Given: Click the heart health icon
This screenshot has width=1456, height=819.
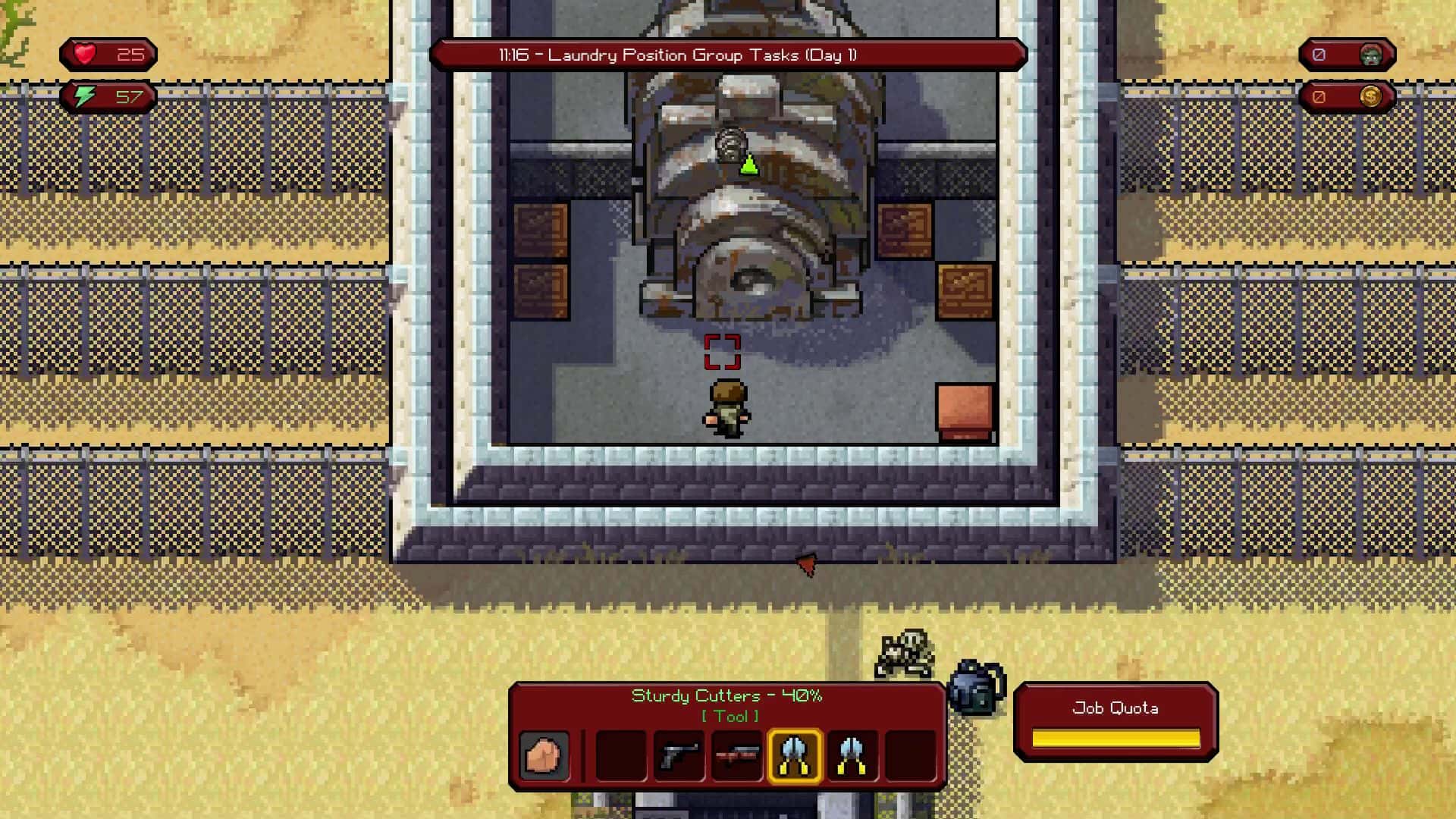Looking at the screenshot, I should click(83, 54).
